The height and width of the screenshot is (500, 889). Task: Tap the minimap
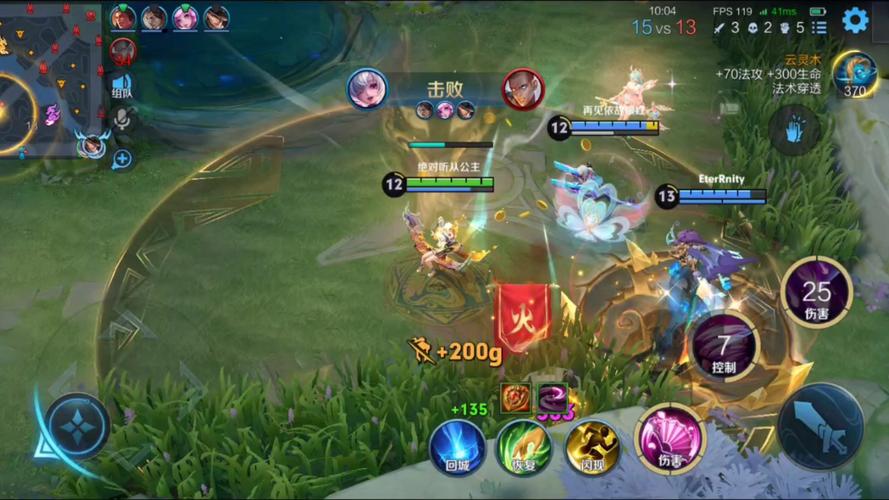(x=48, y=80)
